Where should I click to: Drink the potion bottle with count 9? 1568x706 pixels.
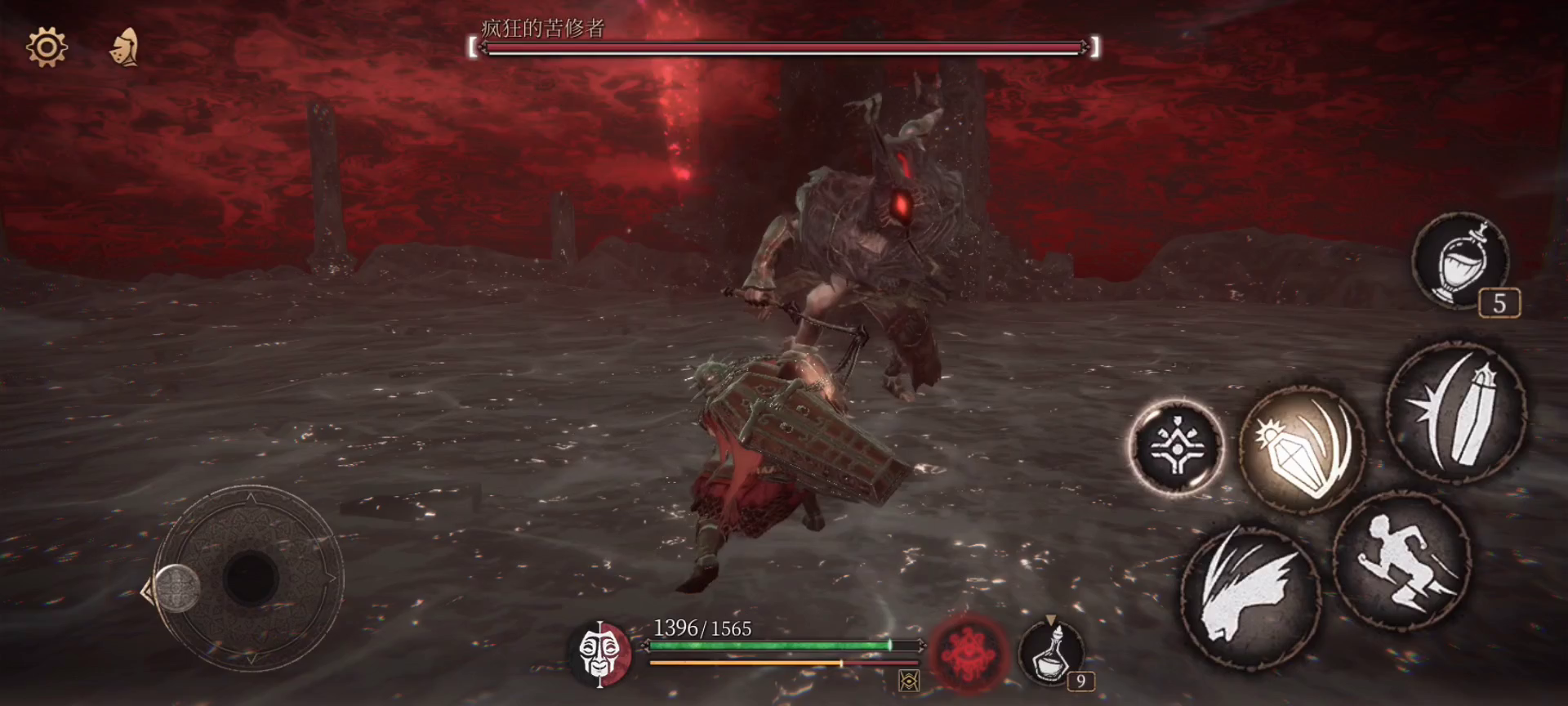[x=1052, y=653]
